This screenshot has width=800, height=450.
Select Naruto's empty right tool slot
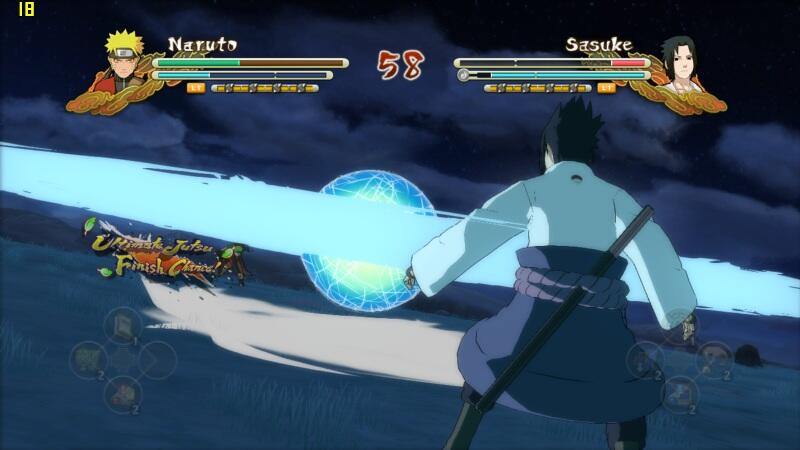click(x=157, y=359)
